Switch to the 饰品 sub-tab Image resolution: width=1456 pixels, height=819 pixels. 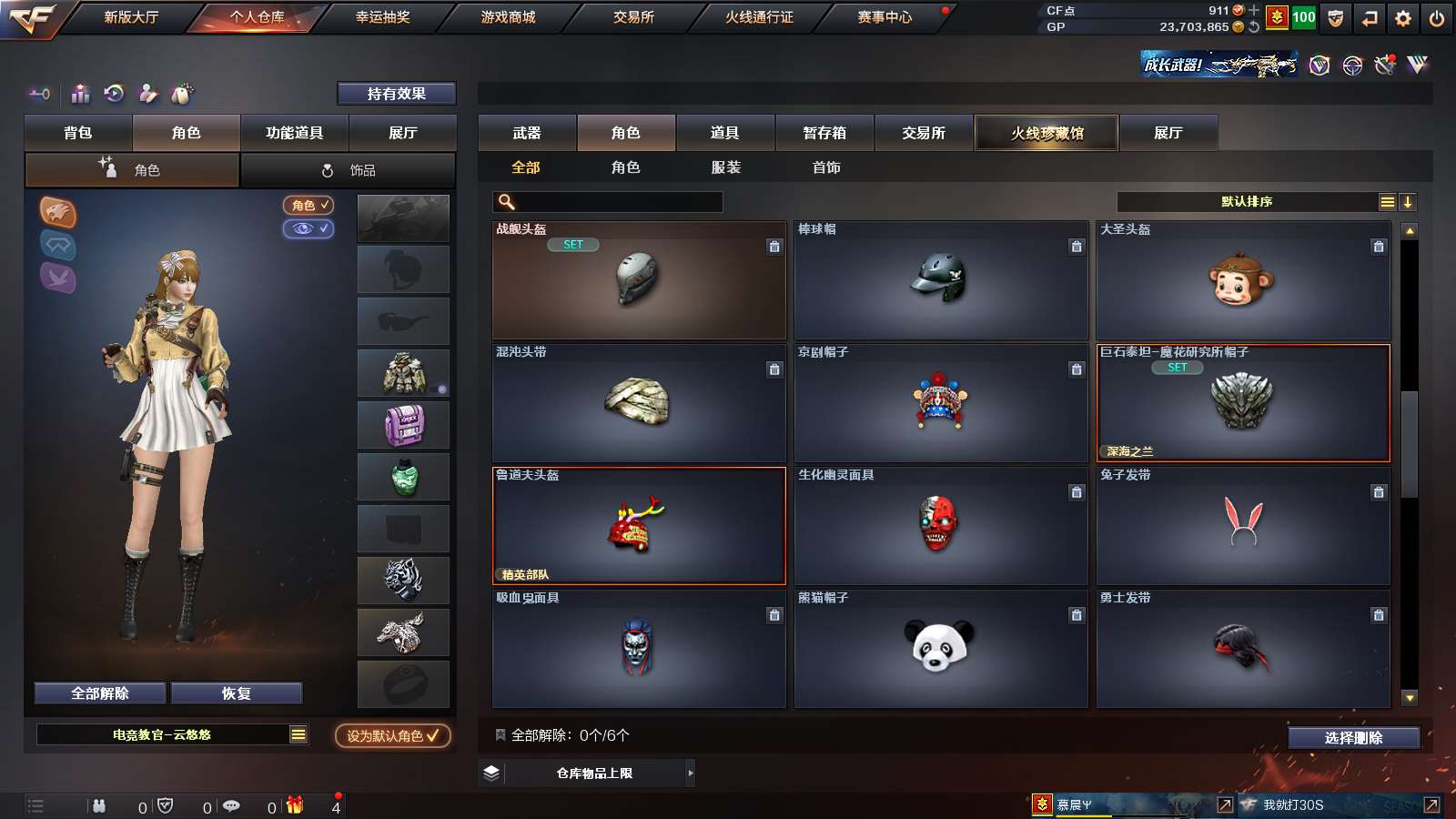[x=349, y=170]
